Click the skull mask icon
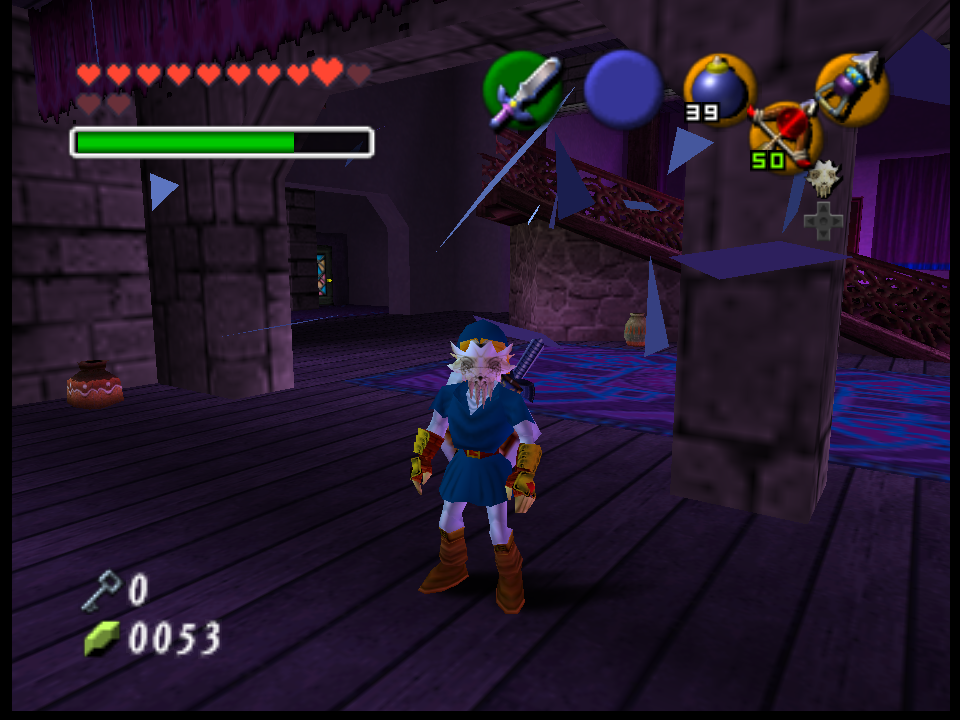 (x=824, y=178)
